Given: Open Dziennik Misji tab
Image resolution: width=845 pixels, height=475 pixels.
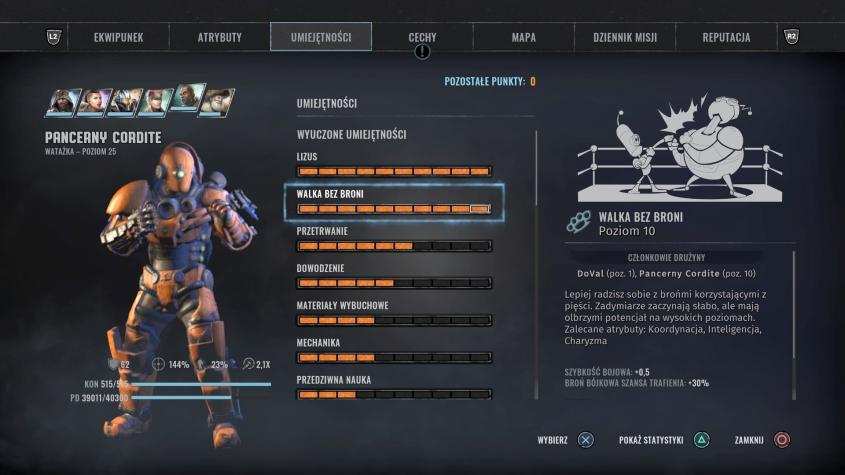Looking at the screenshot, I should [624, 37].
